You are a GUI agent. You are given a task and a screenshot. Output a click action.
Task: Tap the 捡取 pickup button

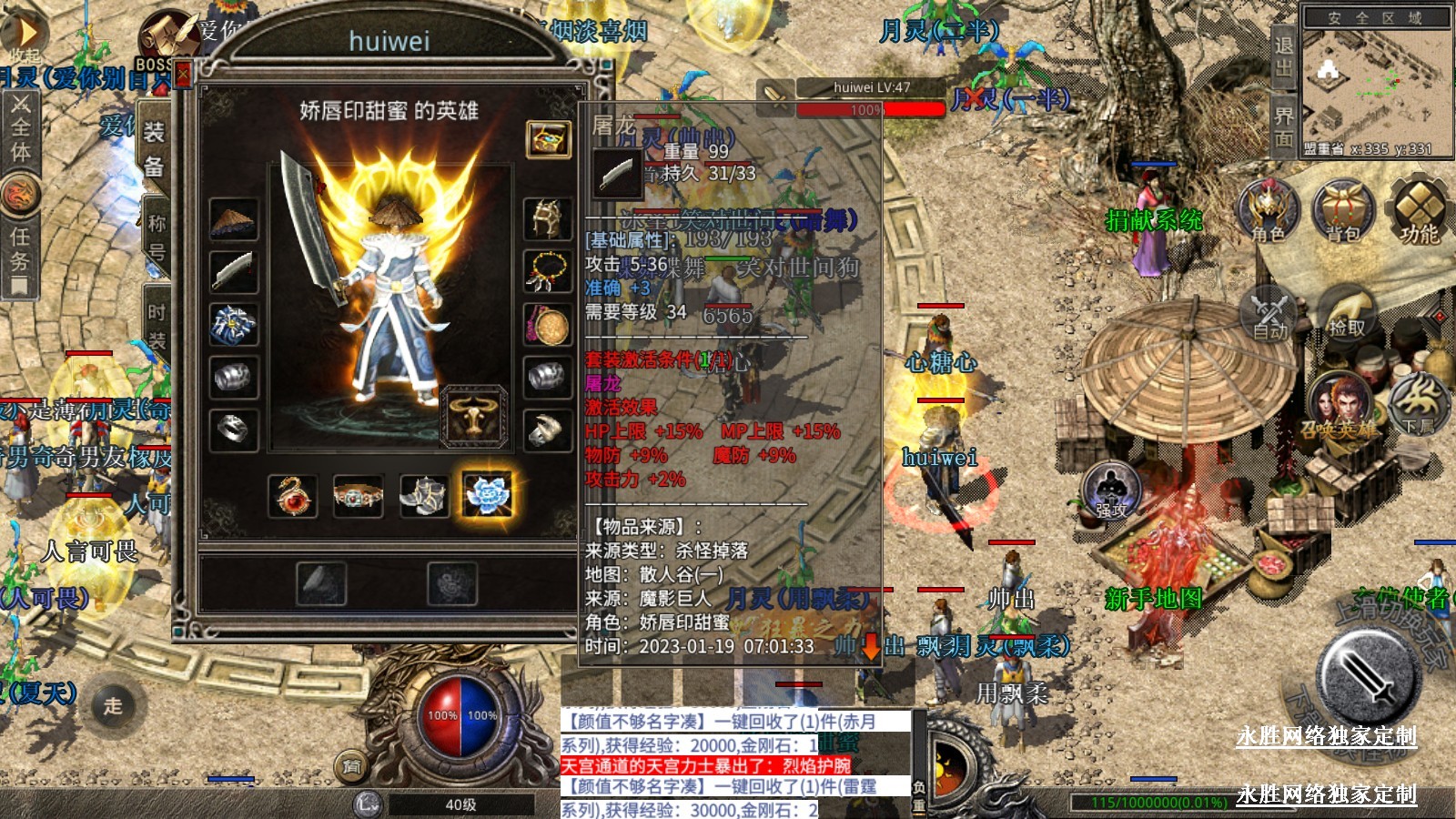1345,312
